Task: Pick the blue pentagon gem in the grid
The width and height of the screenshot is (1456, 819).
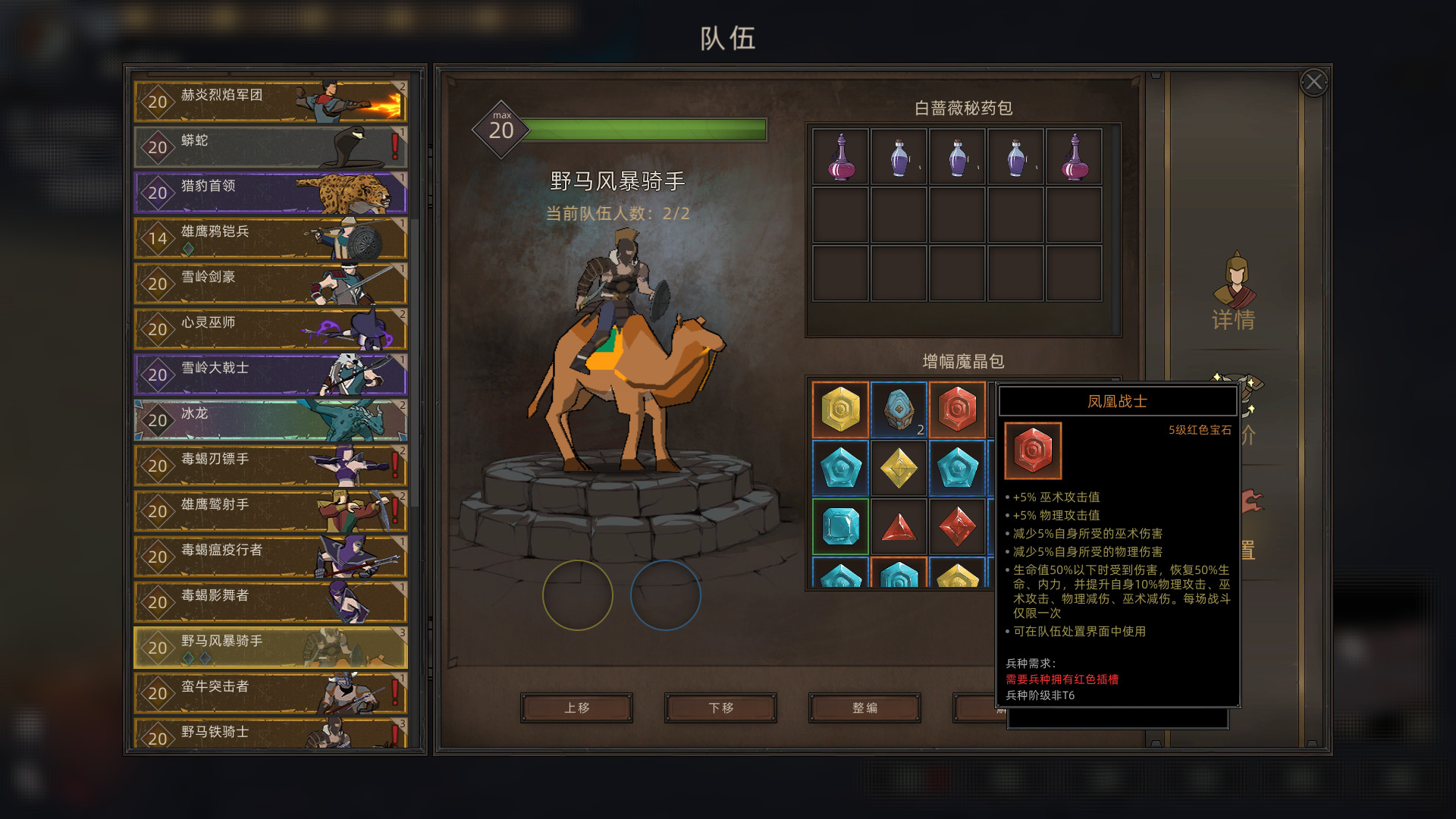Action: pos(840,468)
